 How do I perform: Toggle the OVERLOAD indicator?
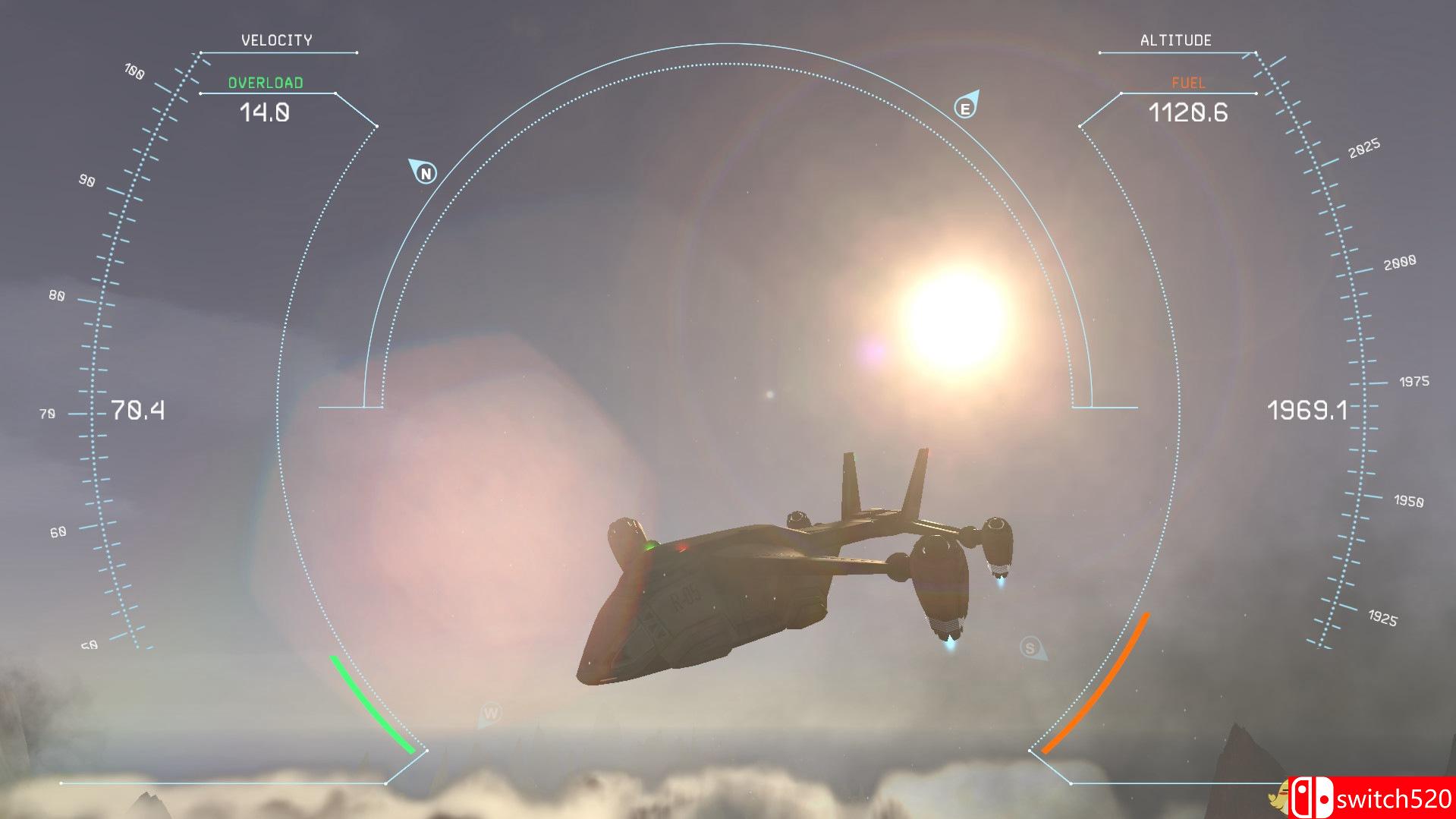266,83
